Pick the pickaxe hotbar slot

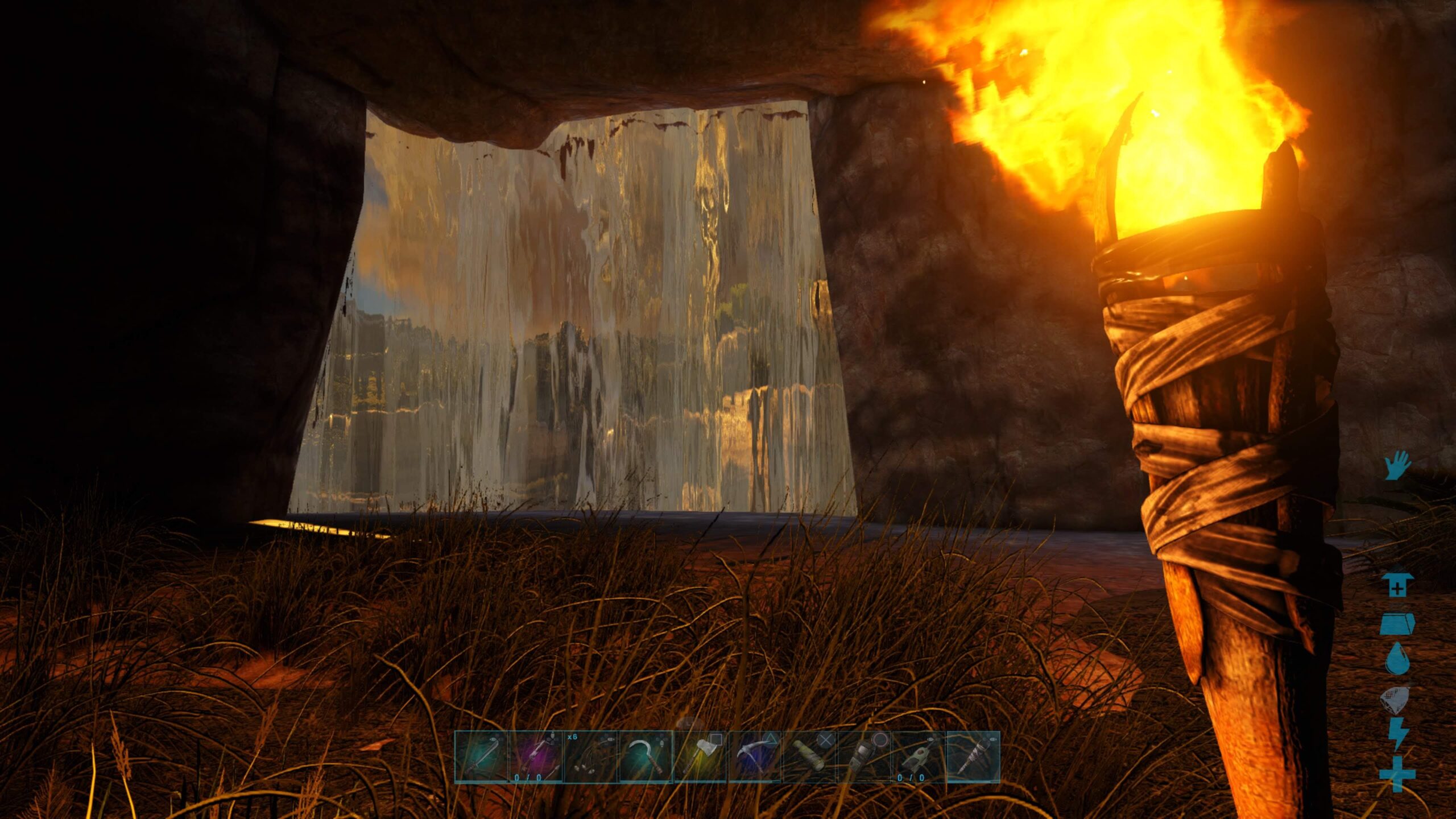755,757
